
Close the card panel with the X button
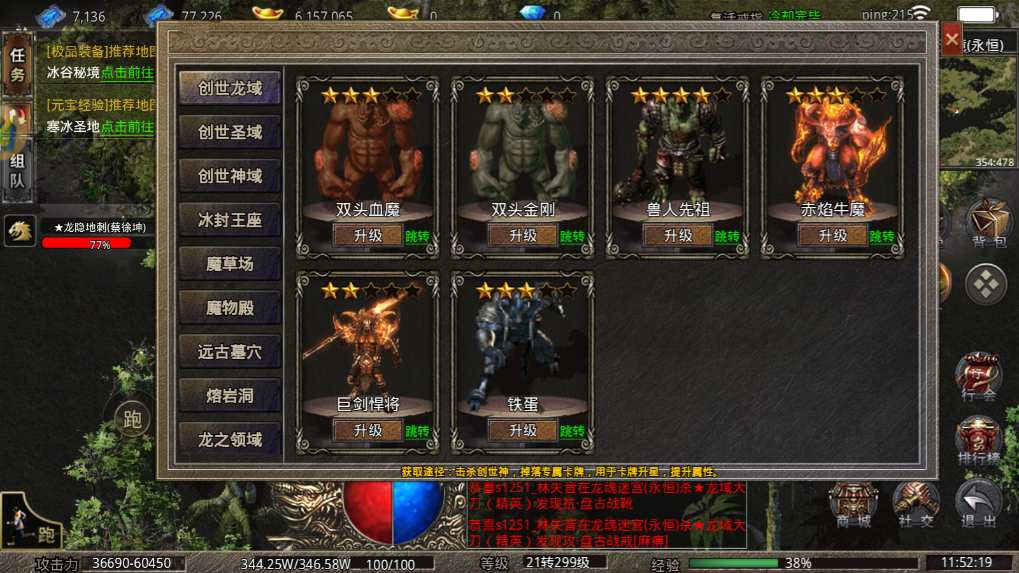click(951, 40)
